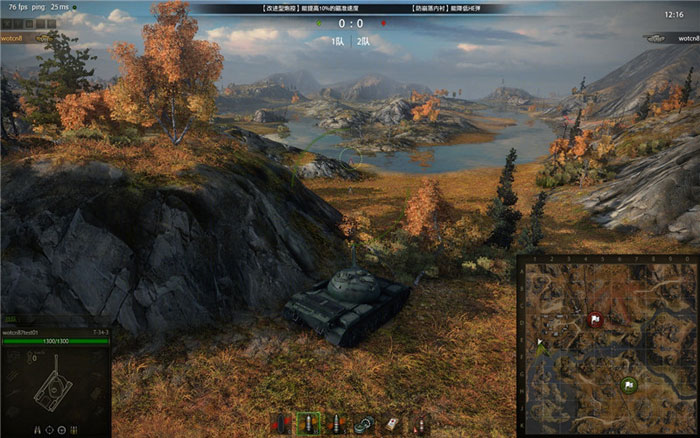Use the first aid kit consumable

click(394, 424)
